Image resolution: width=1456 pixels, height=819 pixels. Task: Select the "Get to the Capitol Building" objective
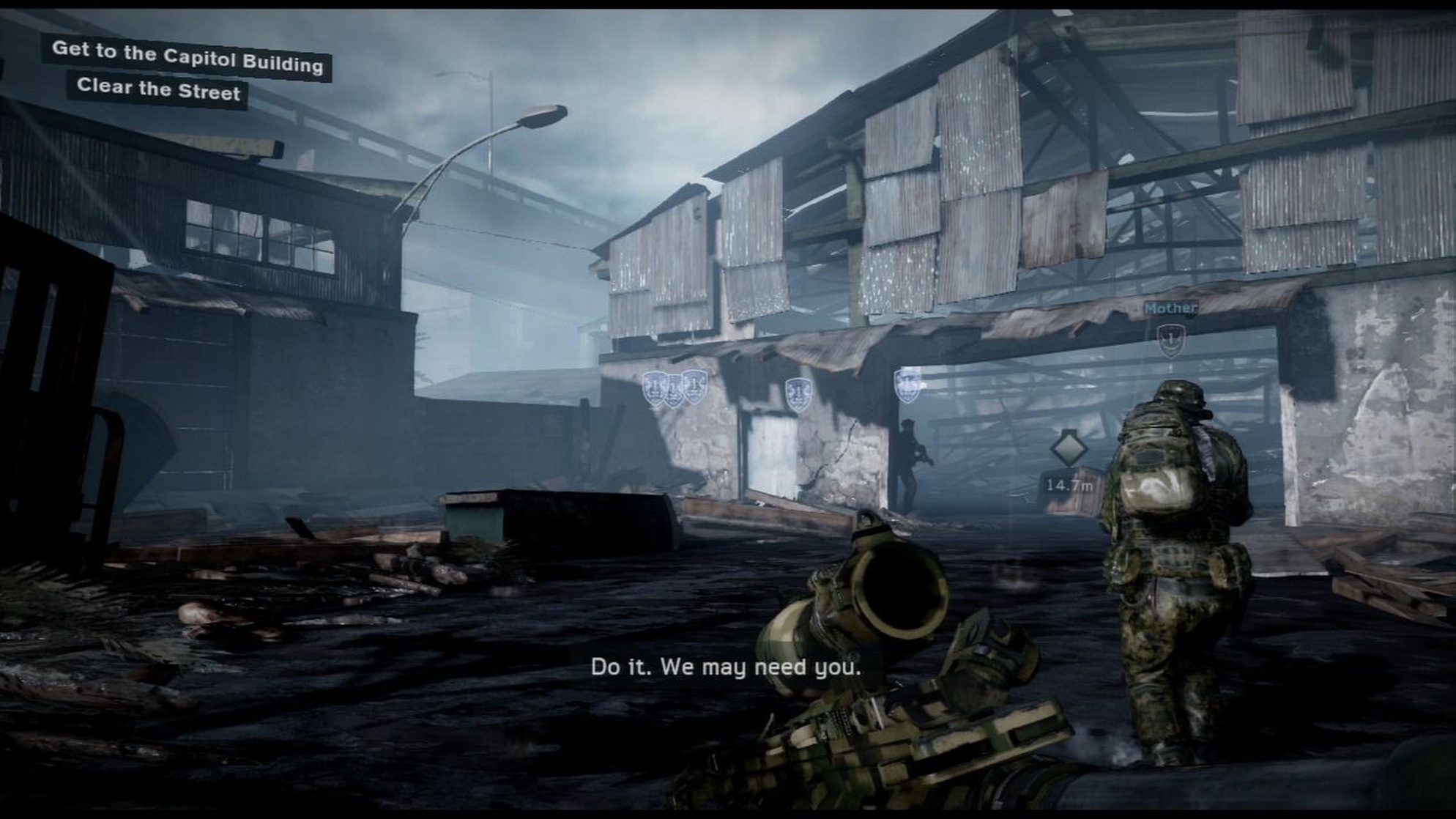tap(187, 58)
